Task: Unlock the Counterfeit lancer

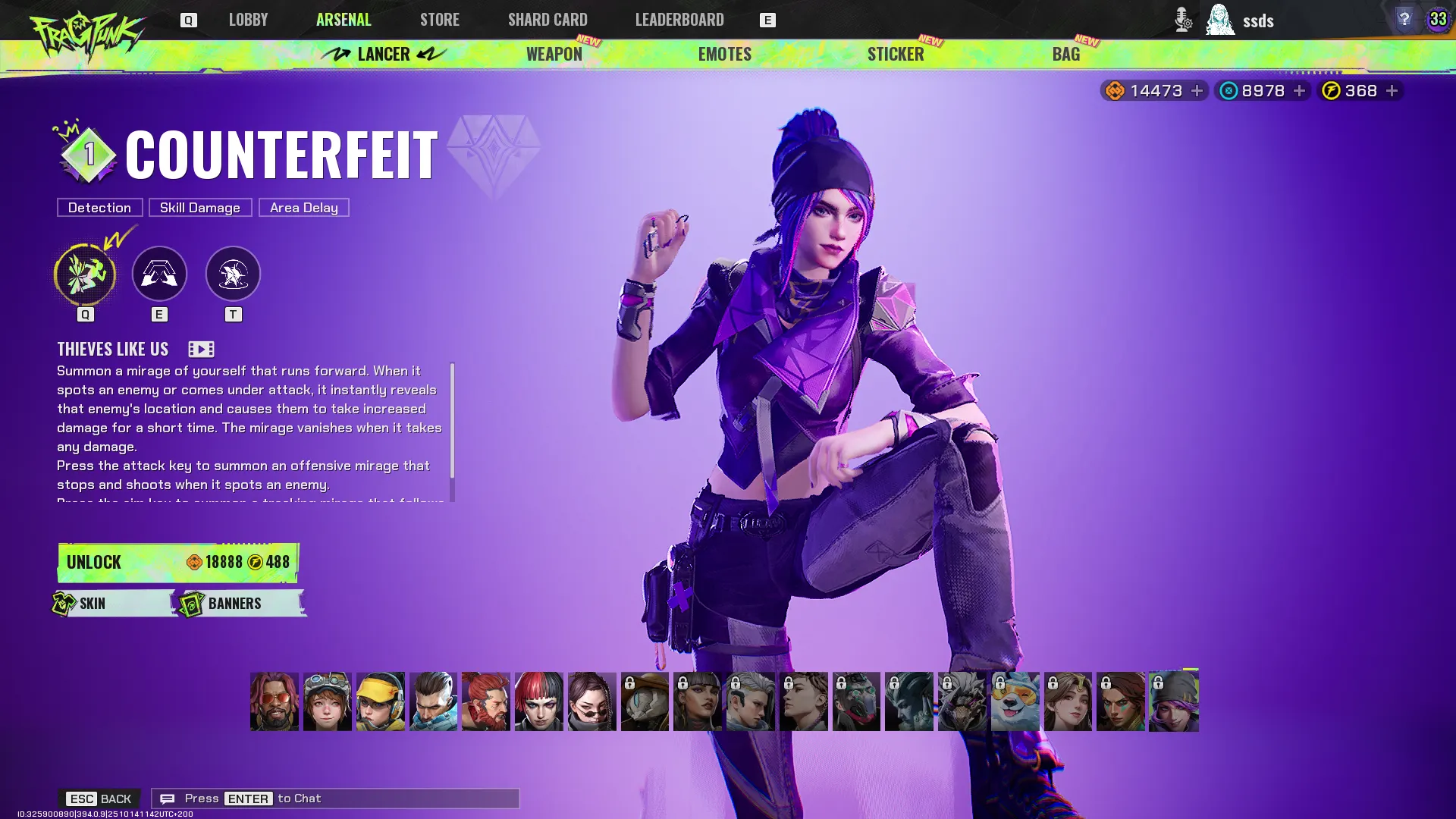Action: pos(178,562)
